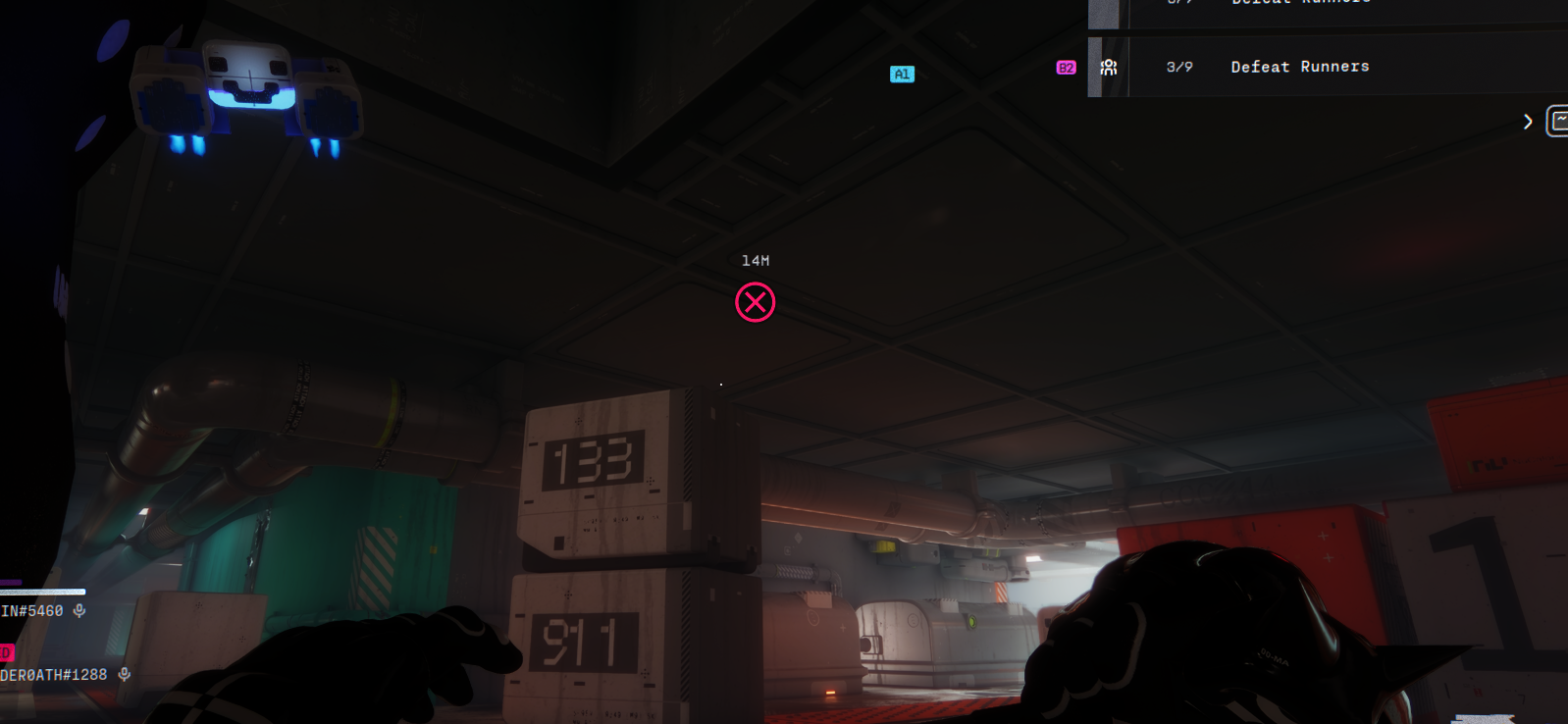The height and width of the screenshot is (724, 1568).
Task: Select the Defeat Runners objective row
Action: tap(1299, 67)
